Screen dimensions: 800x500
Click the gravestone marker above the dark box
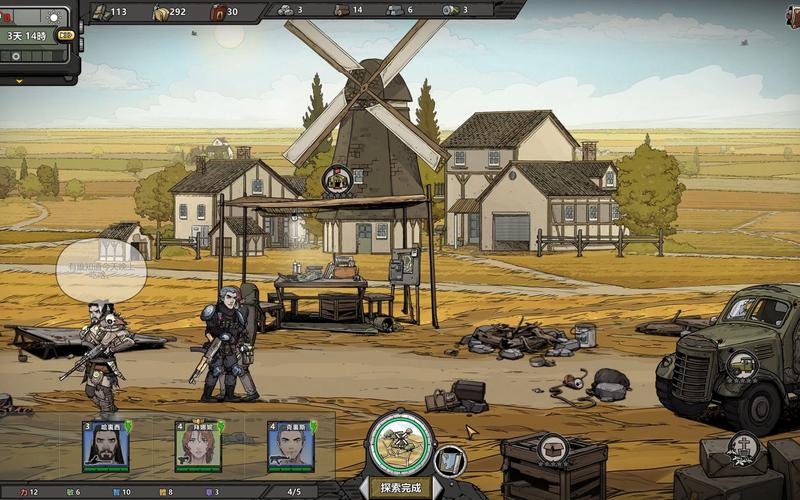pyautogui.click(x=742, y=447)
